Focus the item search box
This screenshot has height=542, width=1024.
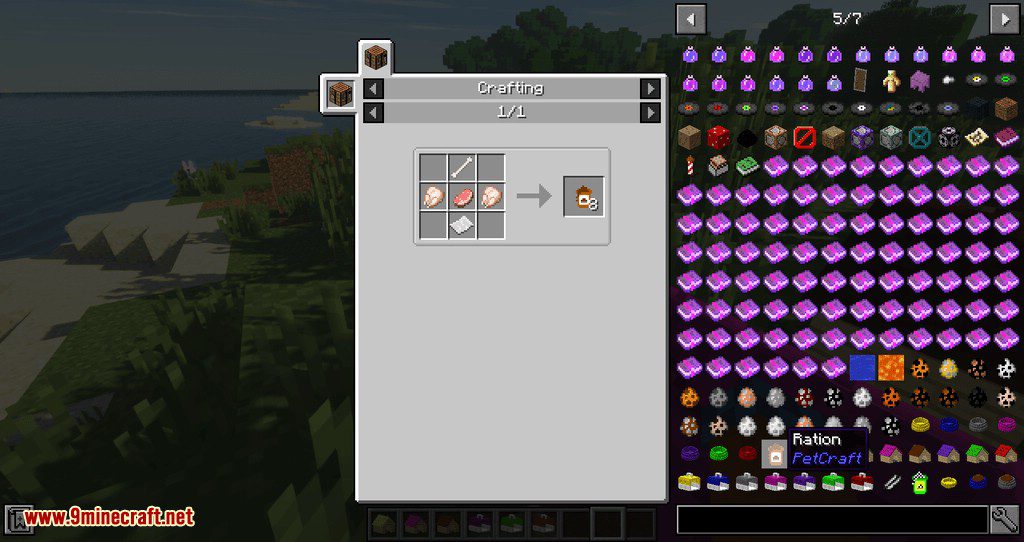[x=832, y=519]
